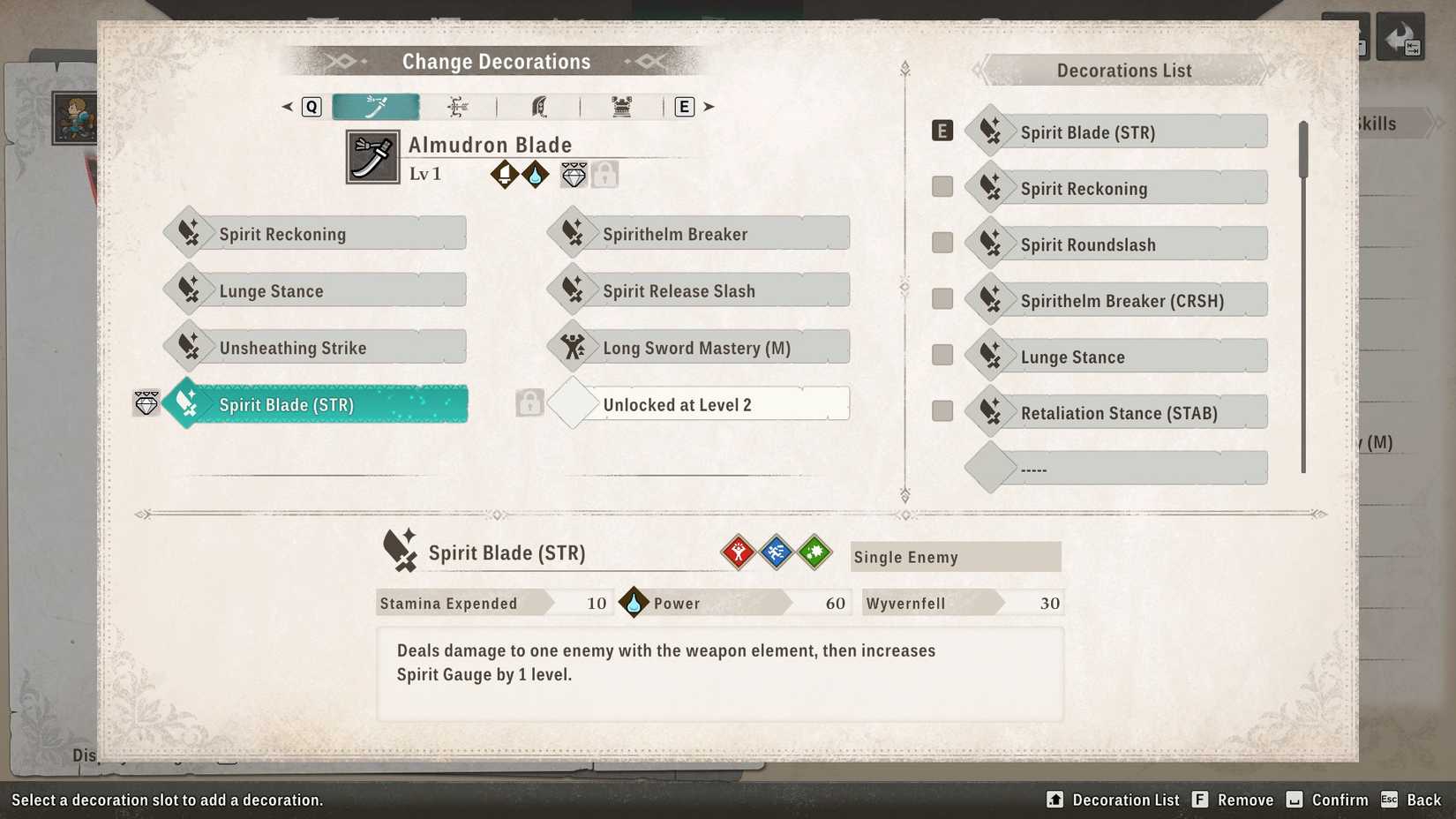Click the droplet icon next to the Power stat

coord(634,603)
